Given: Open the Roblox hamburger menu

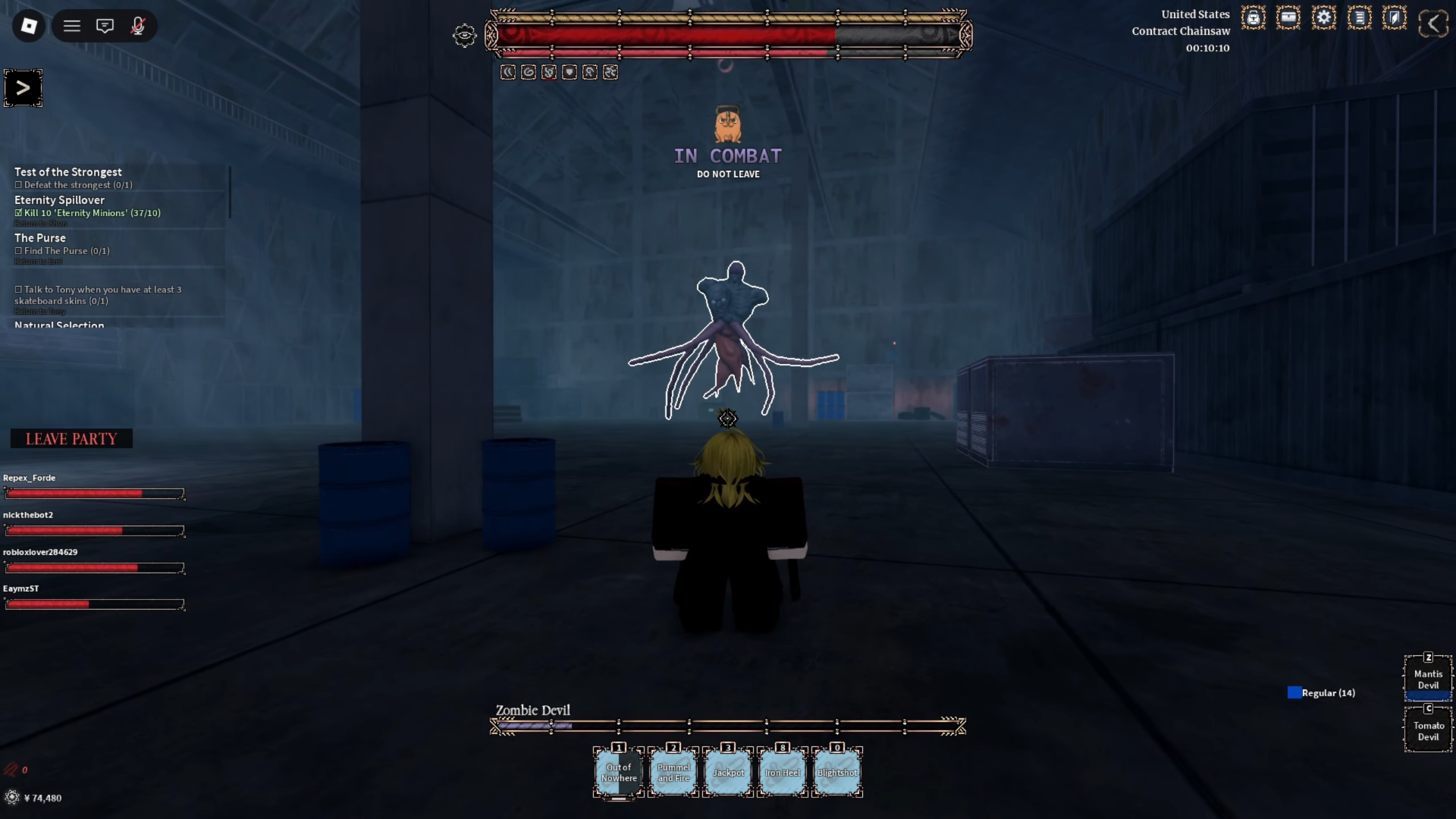Looking at the screenshot, I should click(x=72, y=25).
